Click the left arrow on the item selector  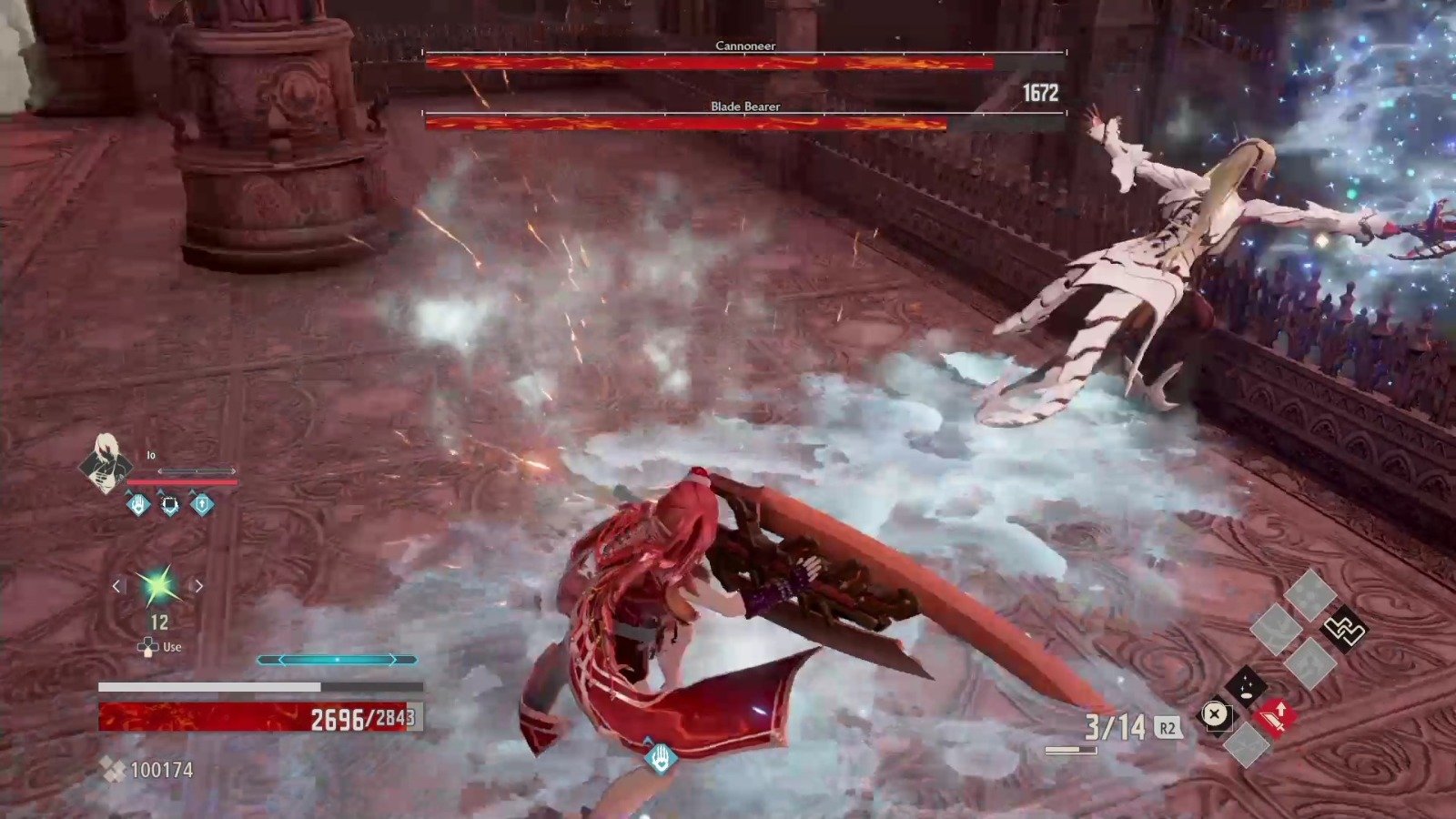point(117,586)
